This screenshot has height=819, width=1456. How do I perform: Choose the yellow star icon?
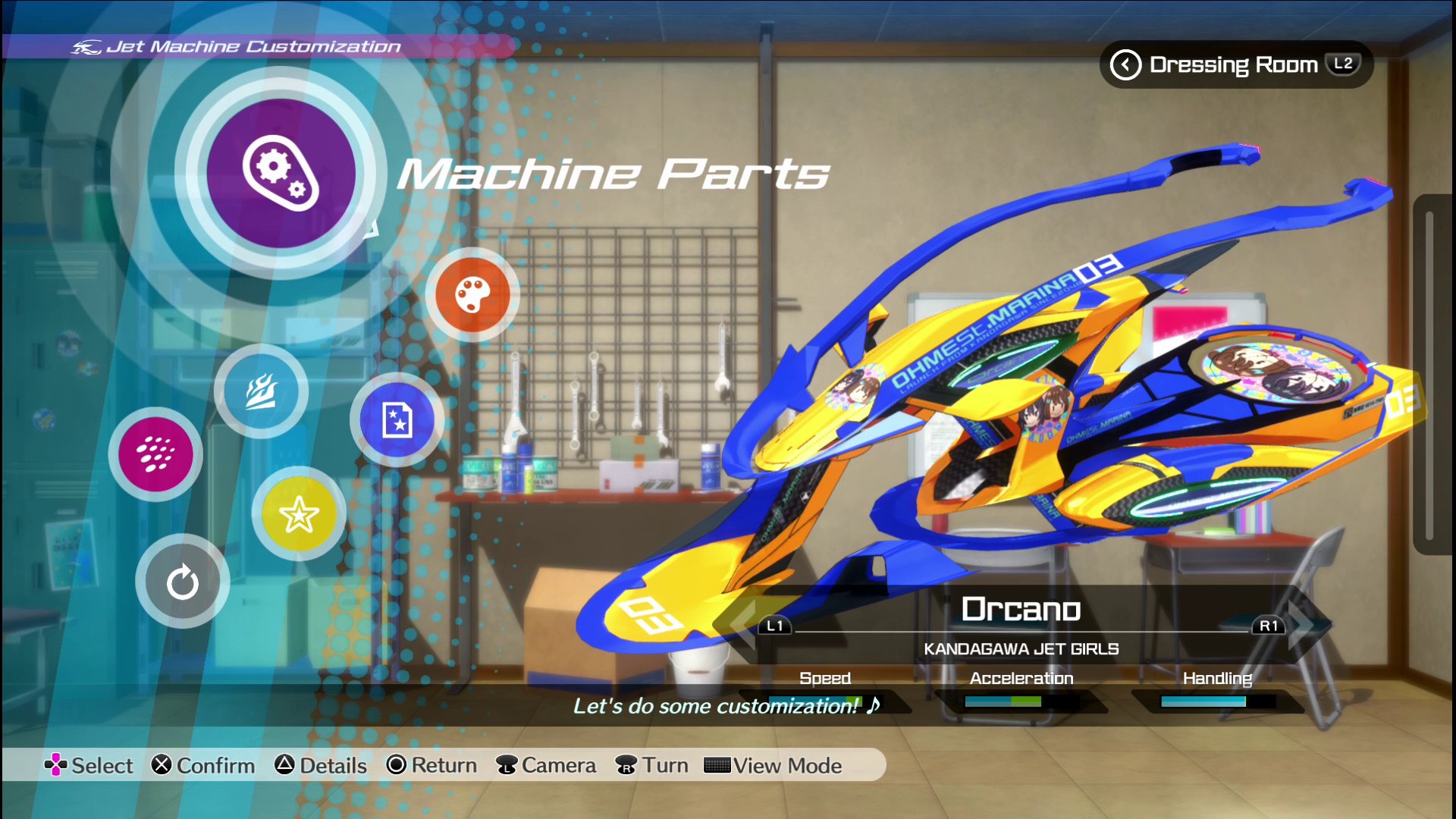pyautogui.click(x=299, y=514)
